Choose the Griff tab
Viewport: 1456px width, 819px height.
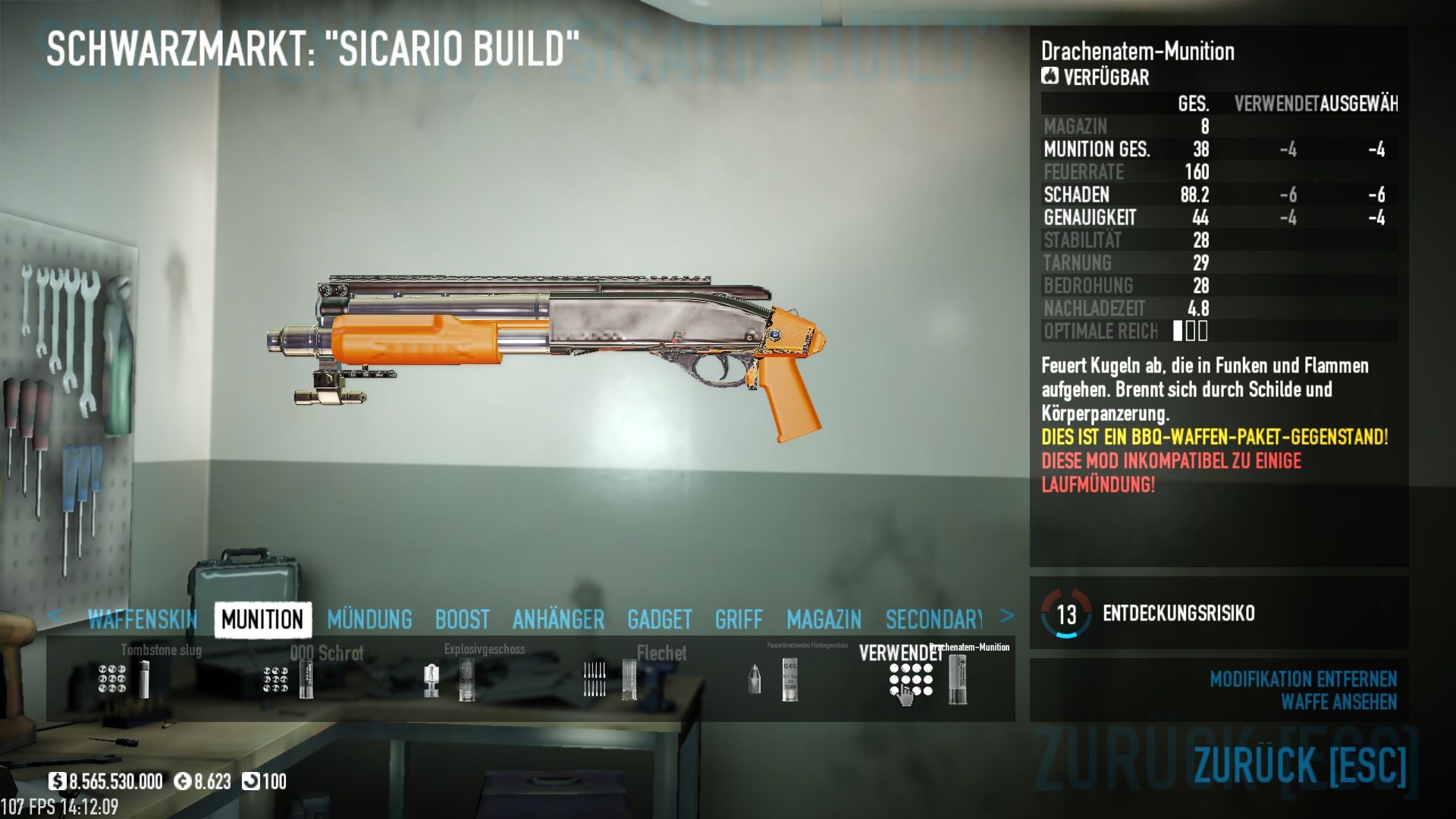[739, 620]
